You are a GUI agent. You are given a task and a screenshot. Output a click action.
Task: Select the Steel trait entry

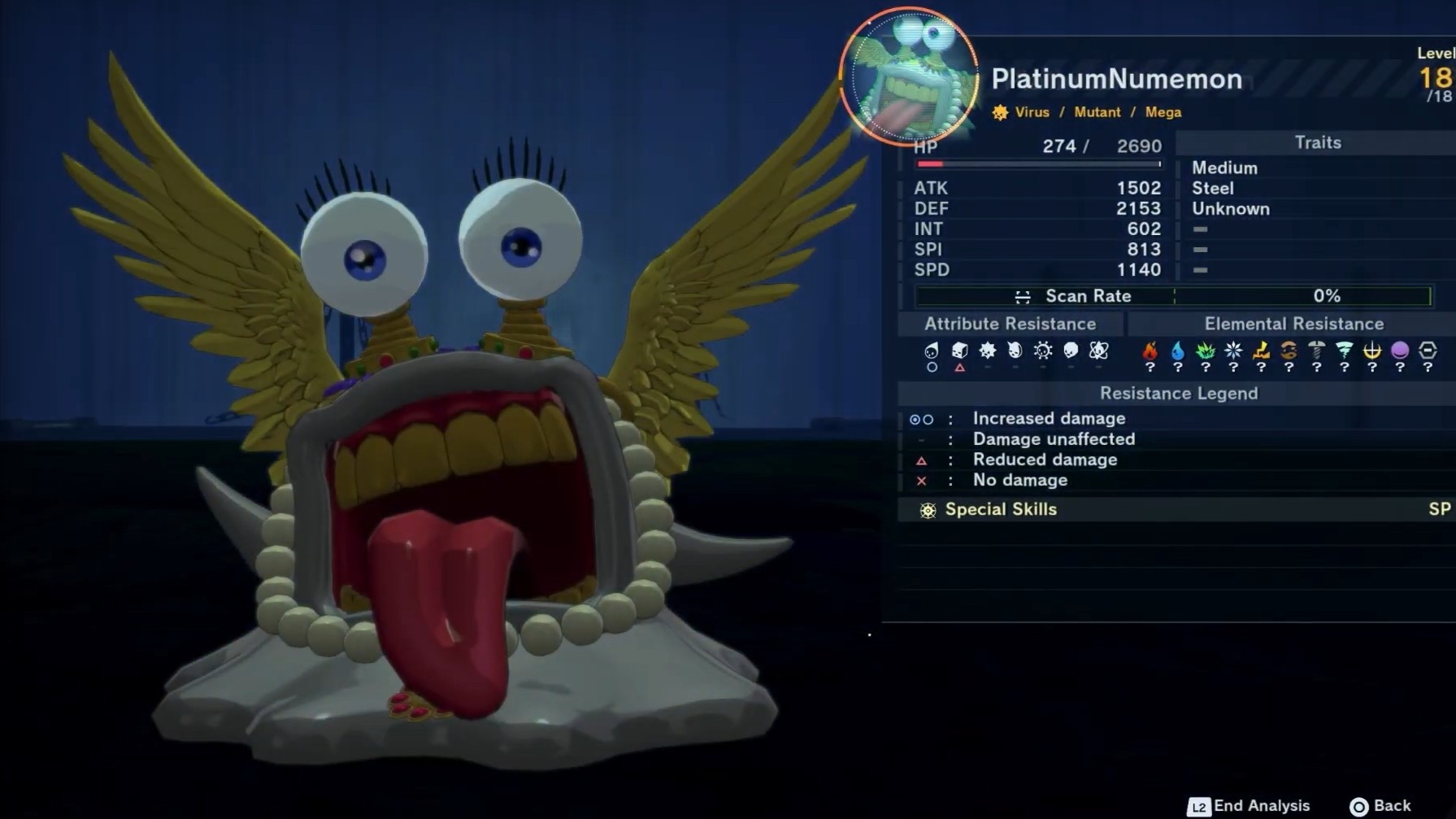pos(1213,189)
